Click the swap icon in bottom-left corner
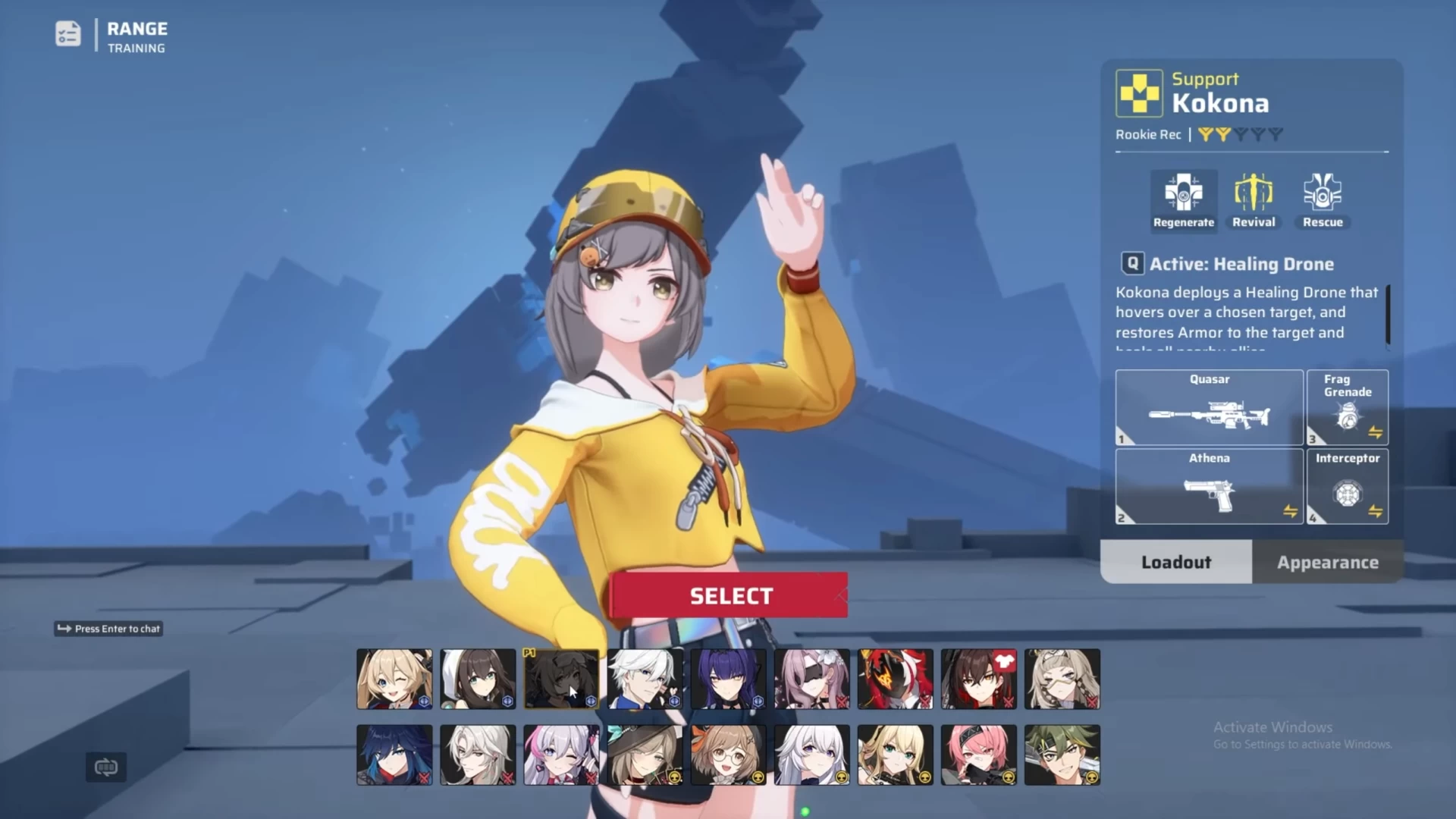The image size is (1456, 819). click(x=106, y=767)
